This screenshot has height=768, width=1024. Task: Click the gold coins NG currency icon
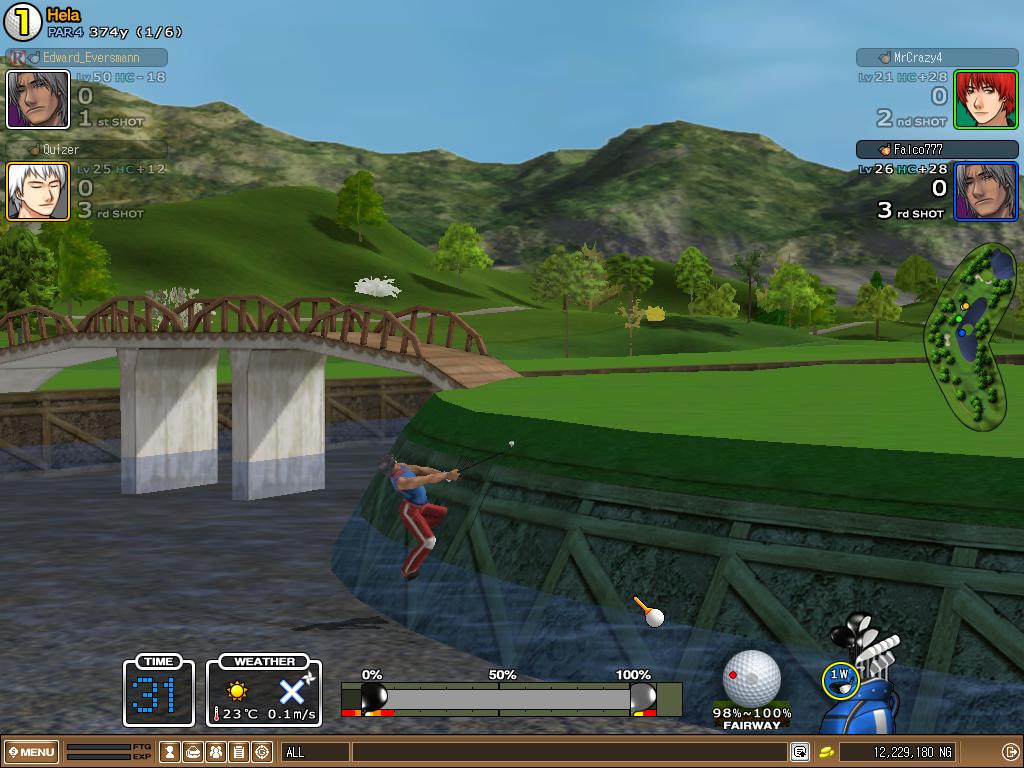827,752
